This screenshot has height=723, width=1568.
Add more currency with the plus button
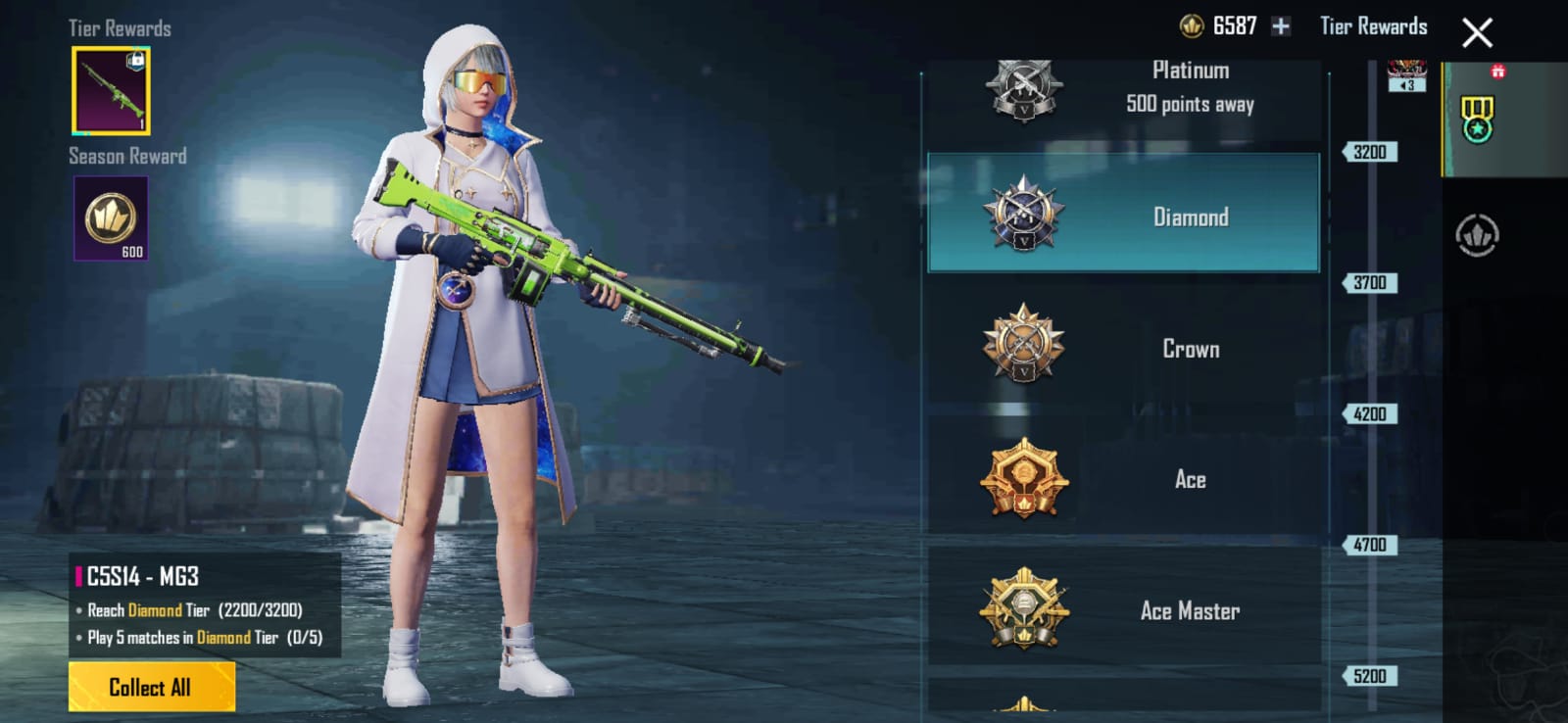(x=1281, y=26)
